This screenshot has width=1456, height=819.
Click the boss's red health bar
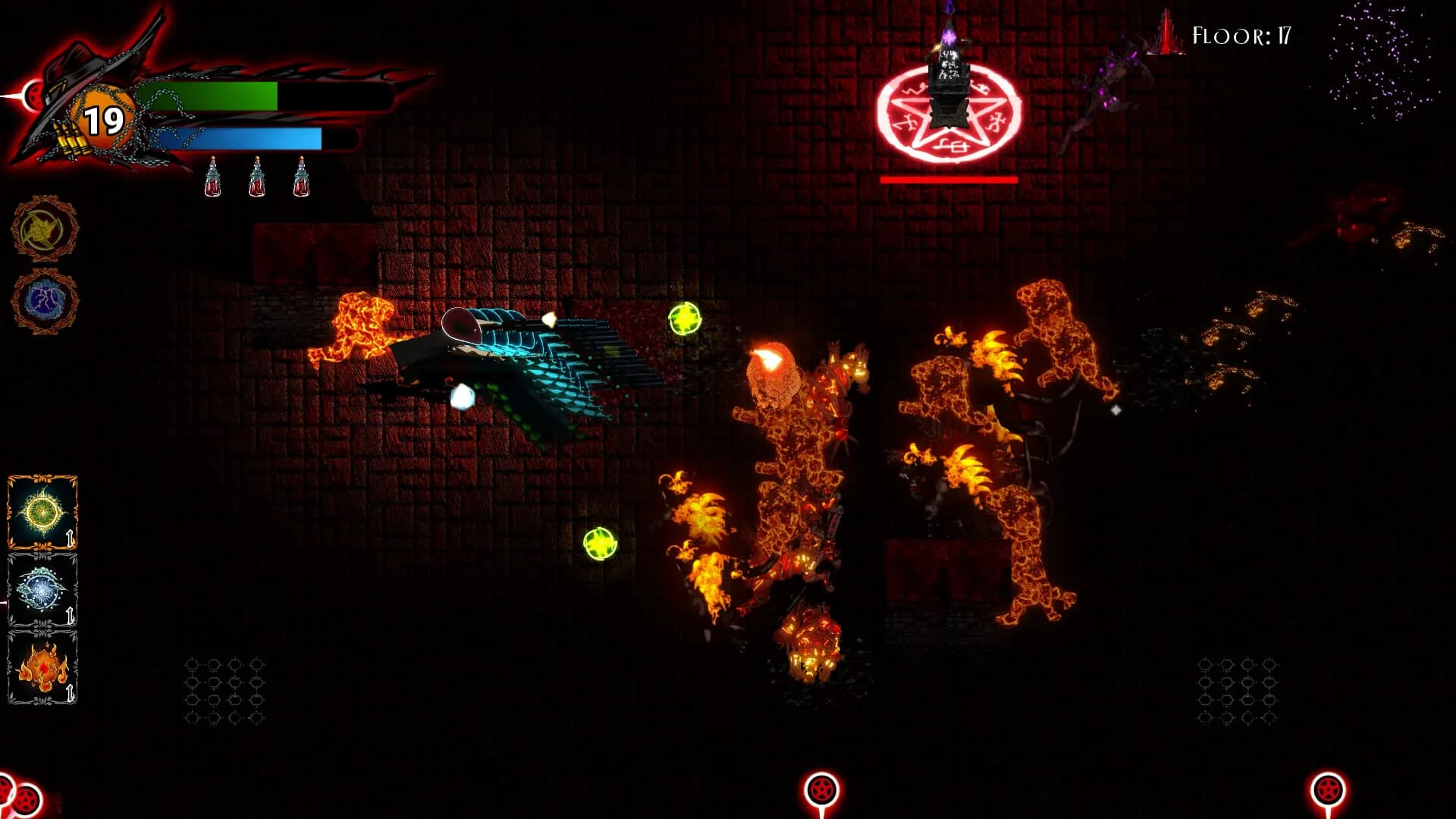click(948, 180)
